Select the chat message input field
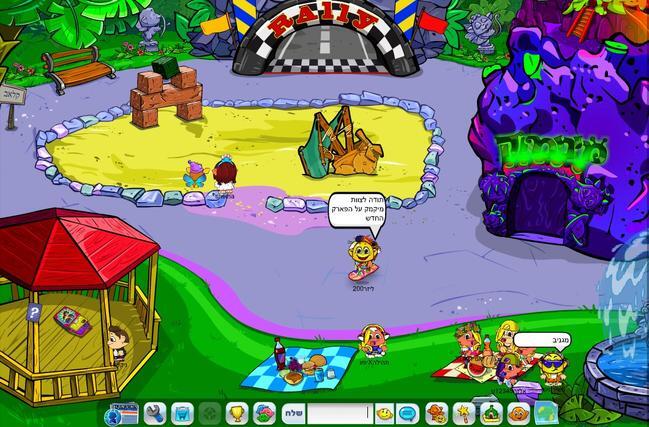 [x=339, y=413]
